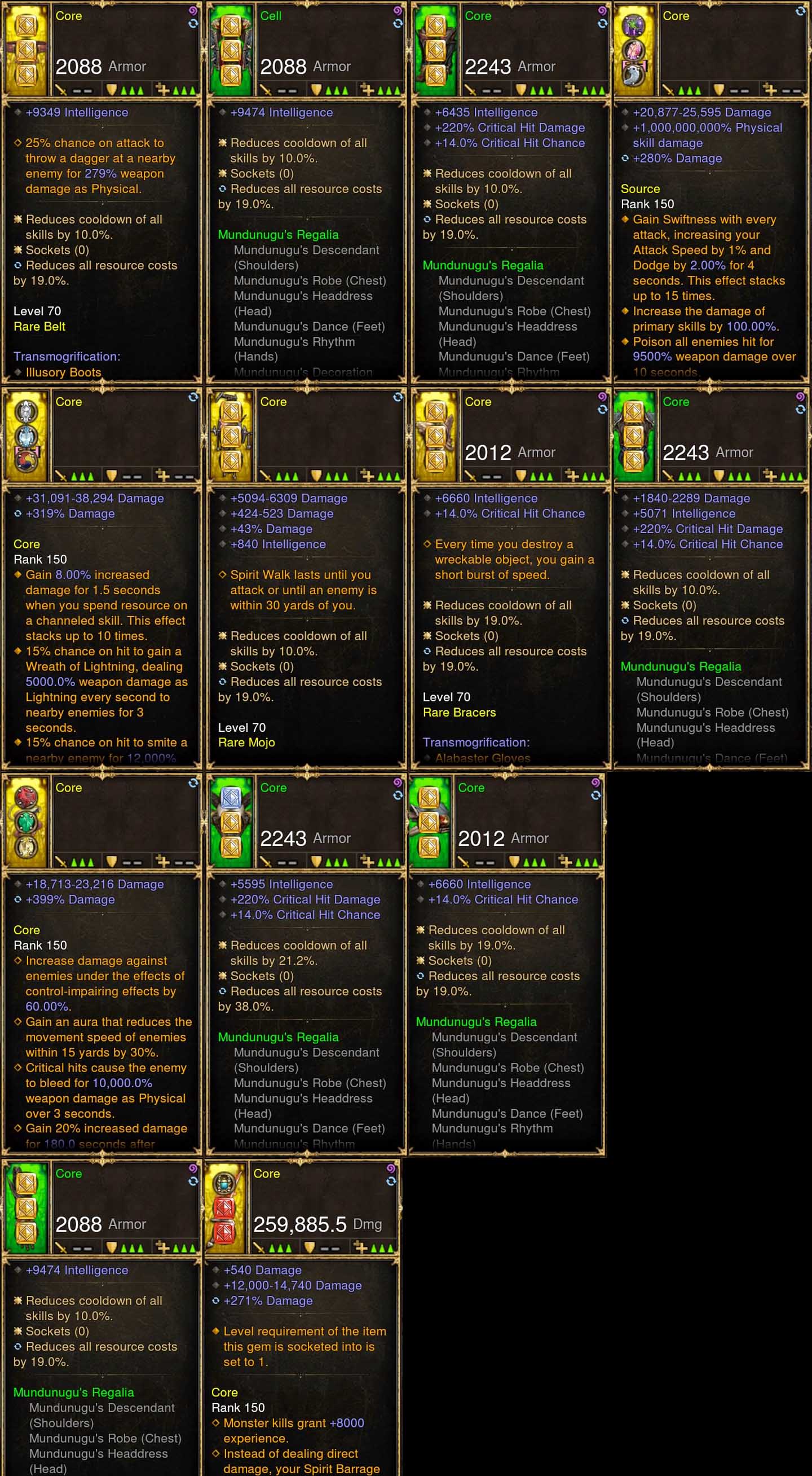Click the Rare Mojo label on the Spirit Walk item
This screenshot has height=1476, width=812.
(x=247, y=742)
